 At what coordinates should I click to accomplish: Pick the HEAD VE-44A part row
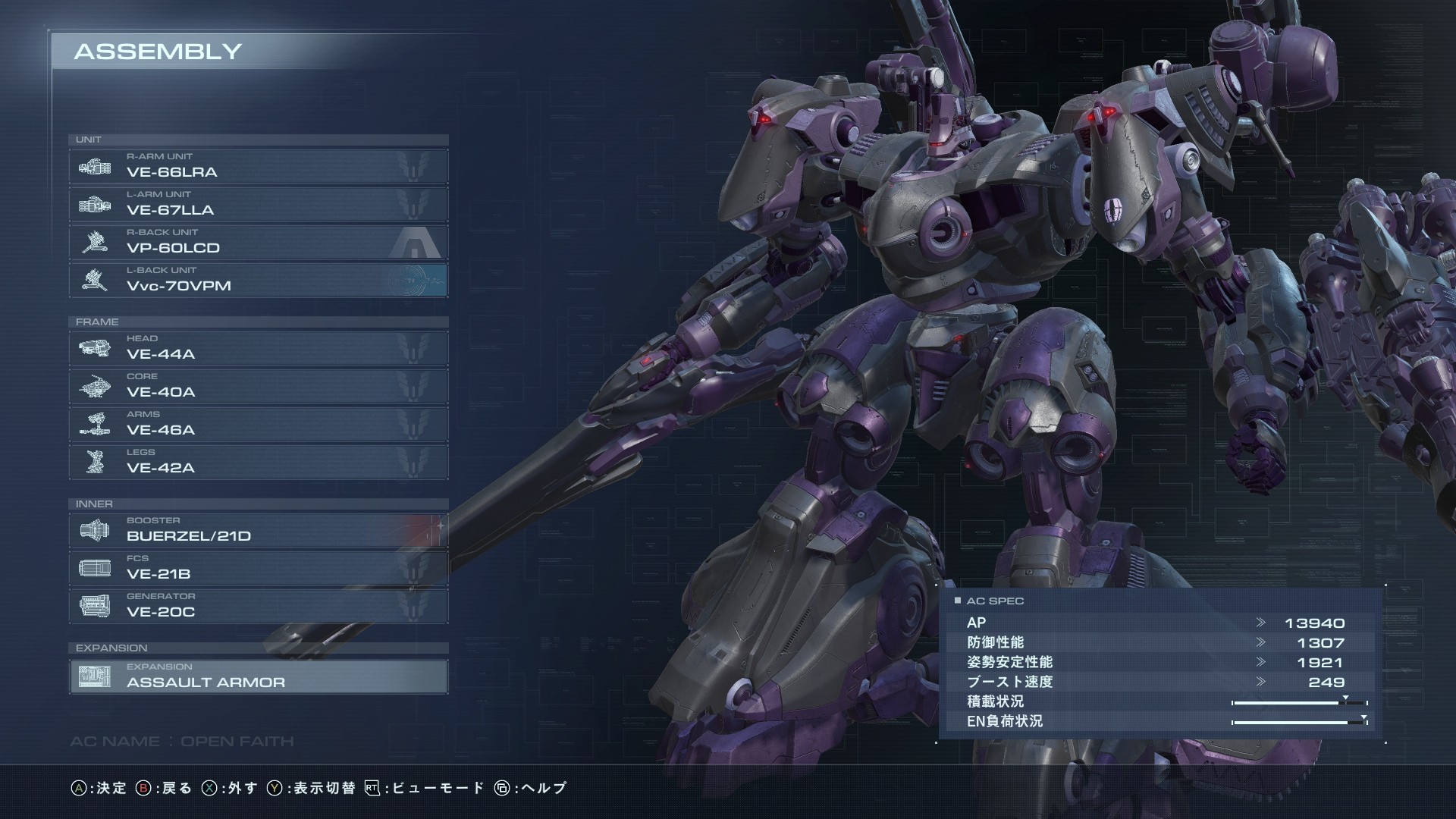[258, 348]
